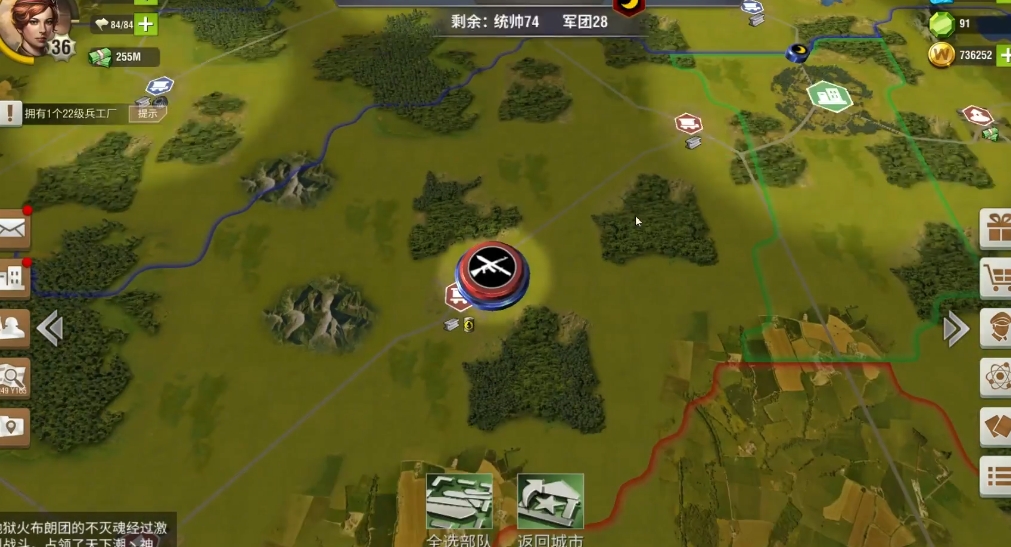Screen dimensions: 1011x547
Task: Open the list menu icon
Action: (996, 476)
